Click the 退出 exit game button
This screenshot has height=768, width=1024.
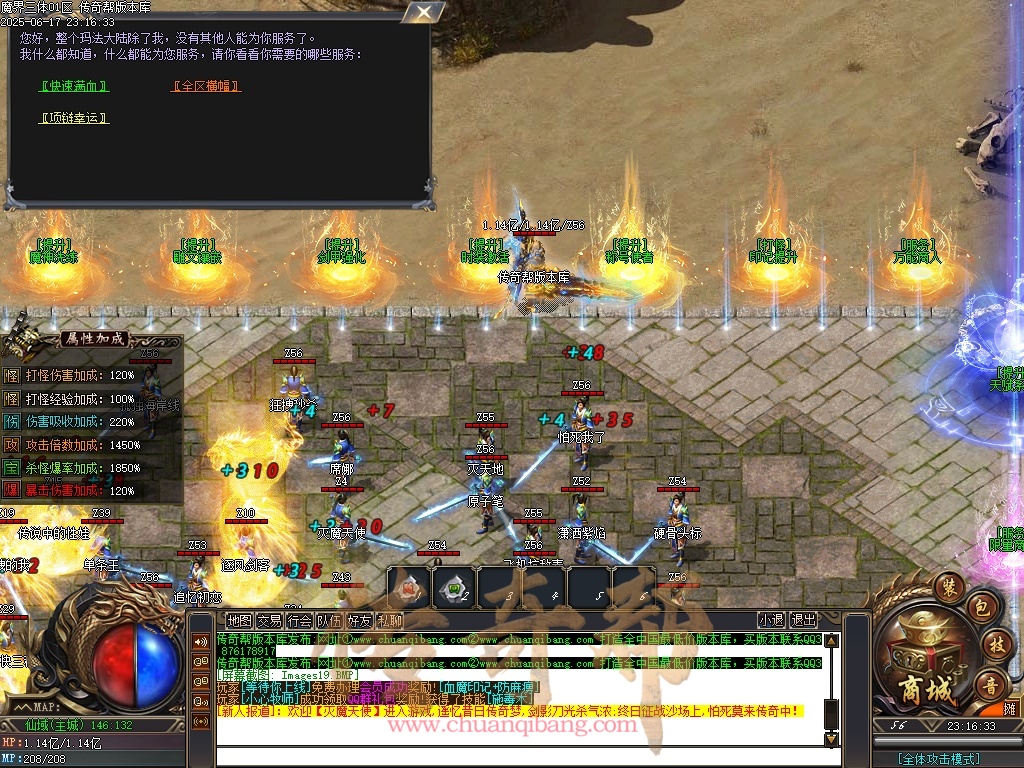(x=803, y=620)
